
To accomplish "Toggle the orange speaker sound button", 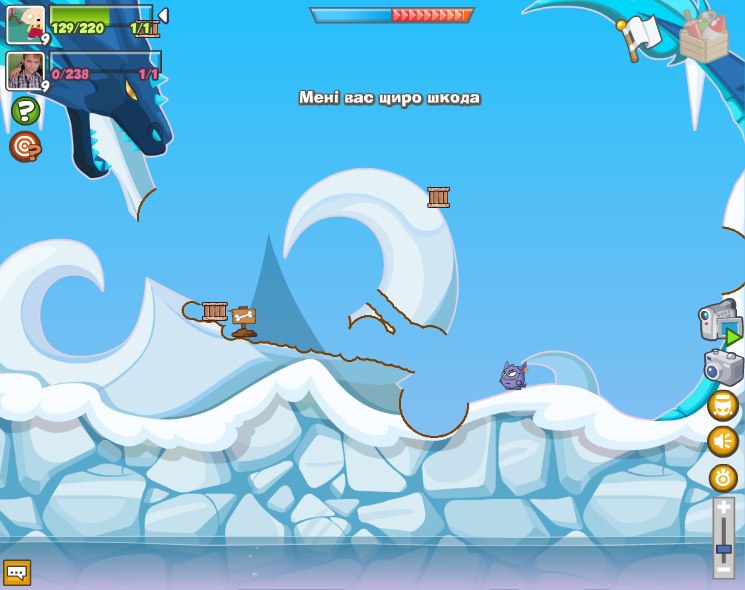I will click(x=723, y=441).
